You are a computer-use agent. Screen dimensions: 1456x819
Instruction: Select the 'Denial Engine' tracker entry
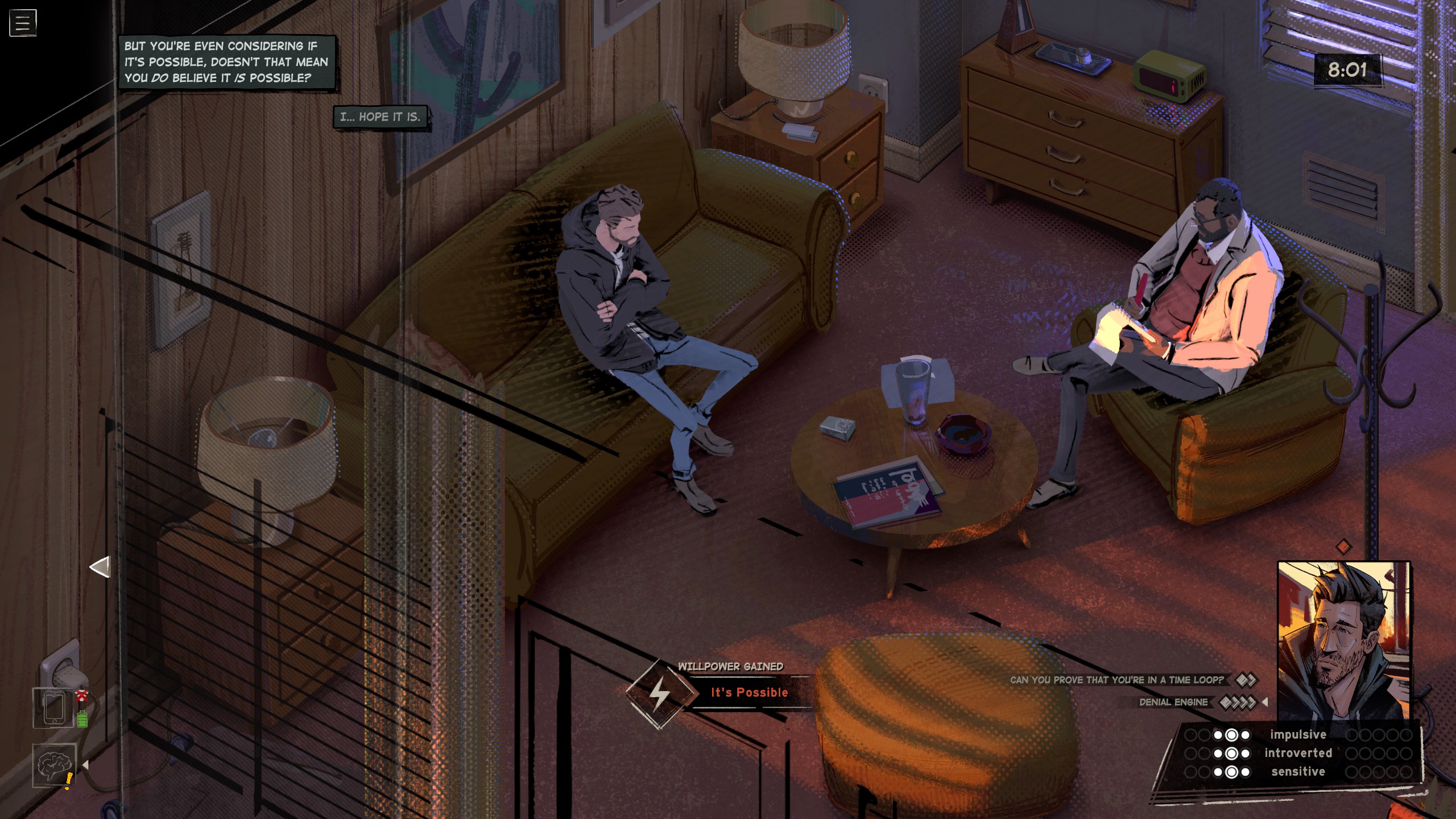(1173, 702)
